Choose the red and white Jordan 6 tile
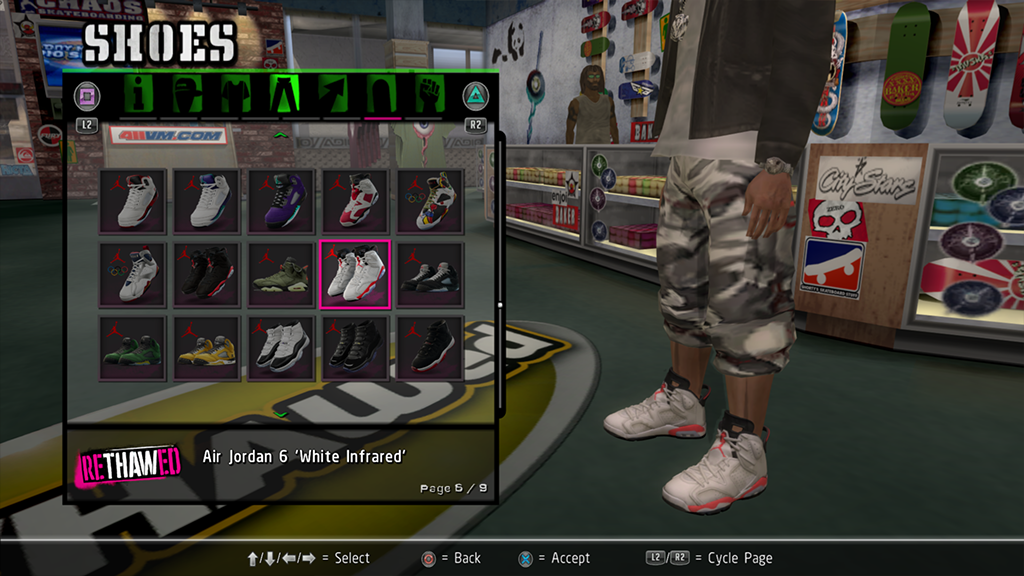This screenshot has width=1024, height=576. point(355,201)
